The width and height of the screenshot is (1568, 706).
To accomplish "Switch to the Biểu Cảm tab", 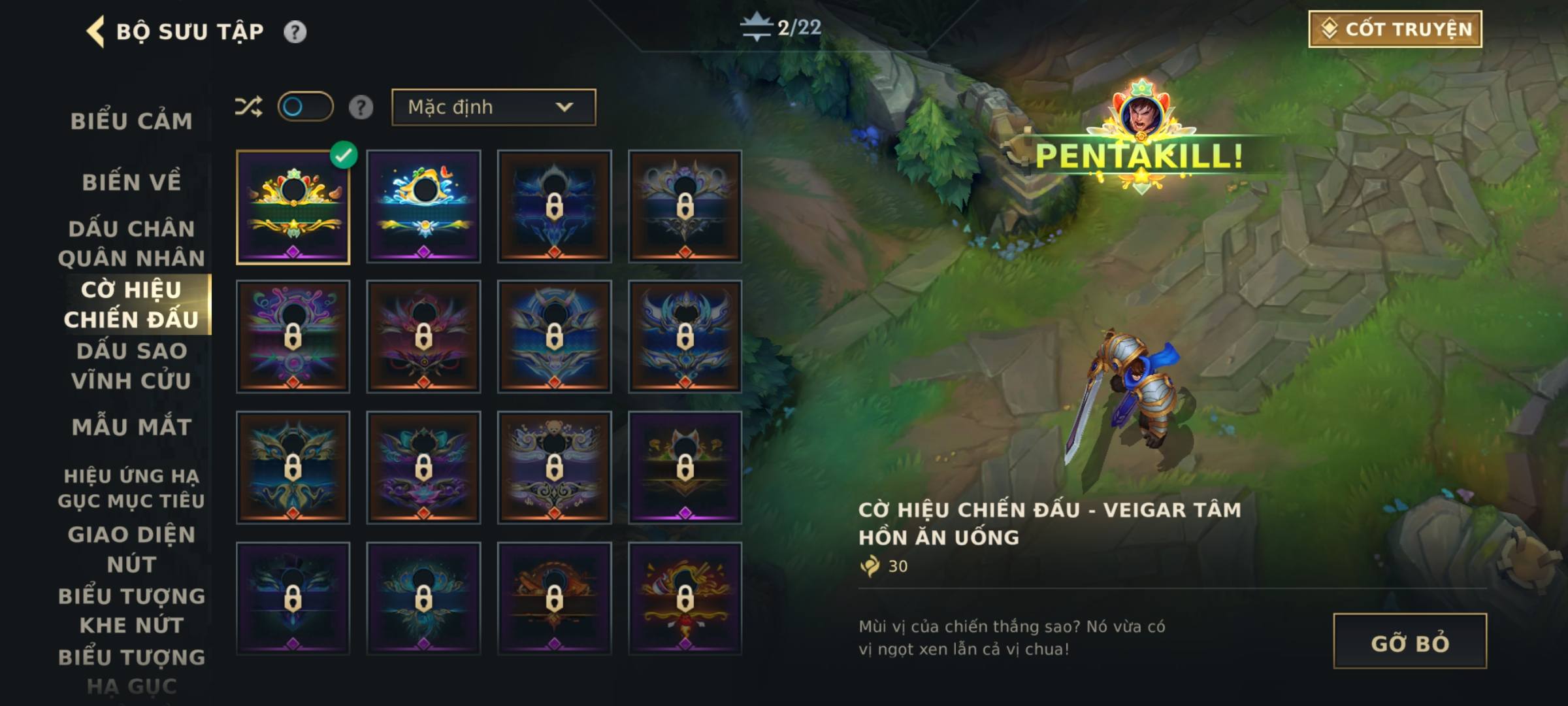I will pyautogui.click(x=131, y=121).
